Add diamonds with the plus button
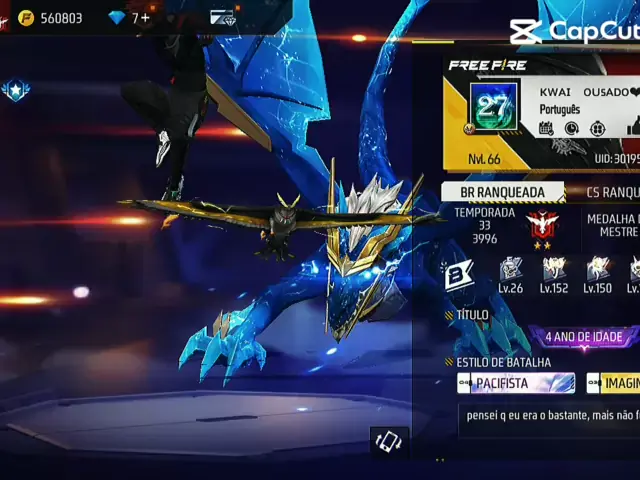 click(x=146, y=18)
